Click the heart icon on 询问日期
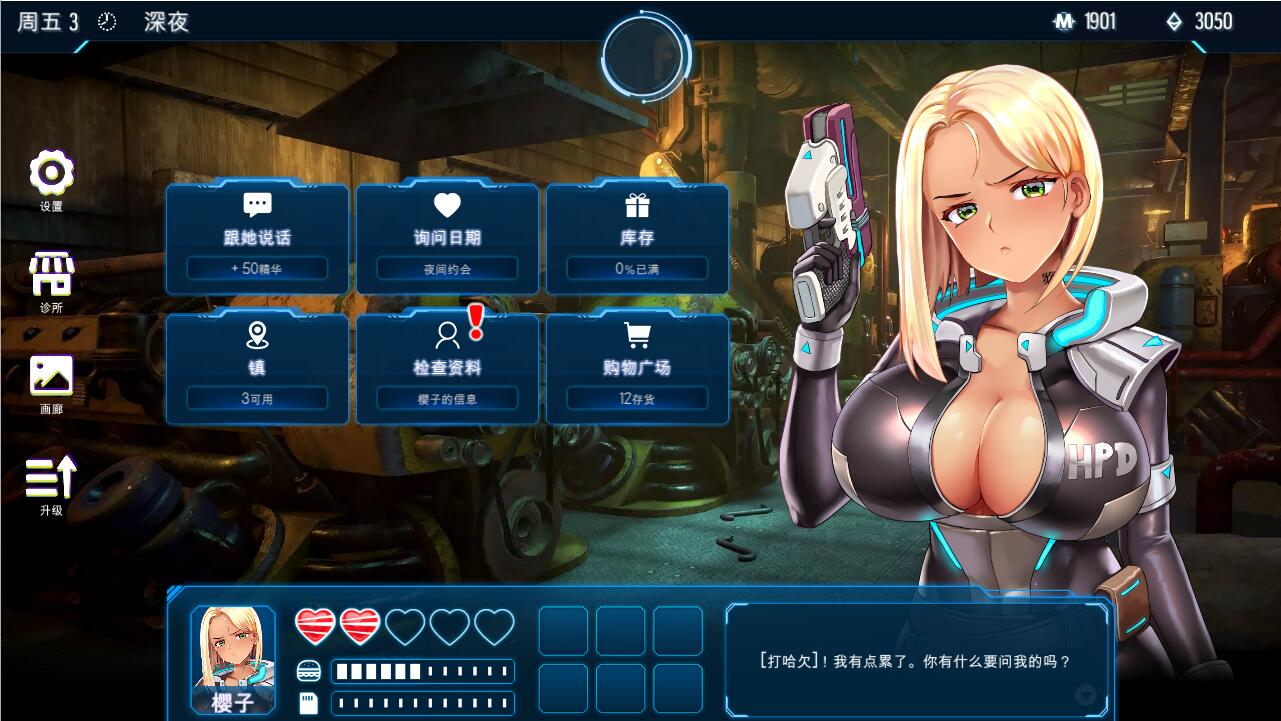The width and height of the screenshot is (1281, 721). point(446,204)
